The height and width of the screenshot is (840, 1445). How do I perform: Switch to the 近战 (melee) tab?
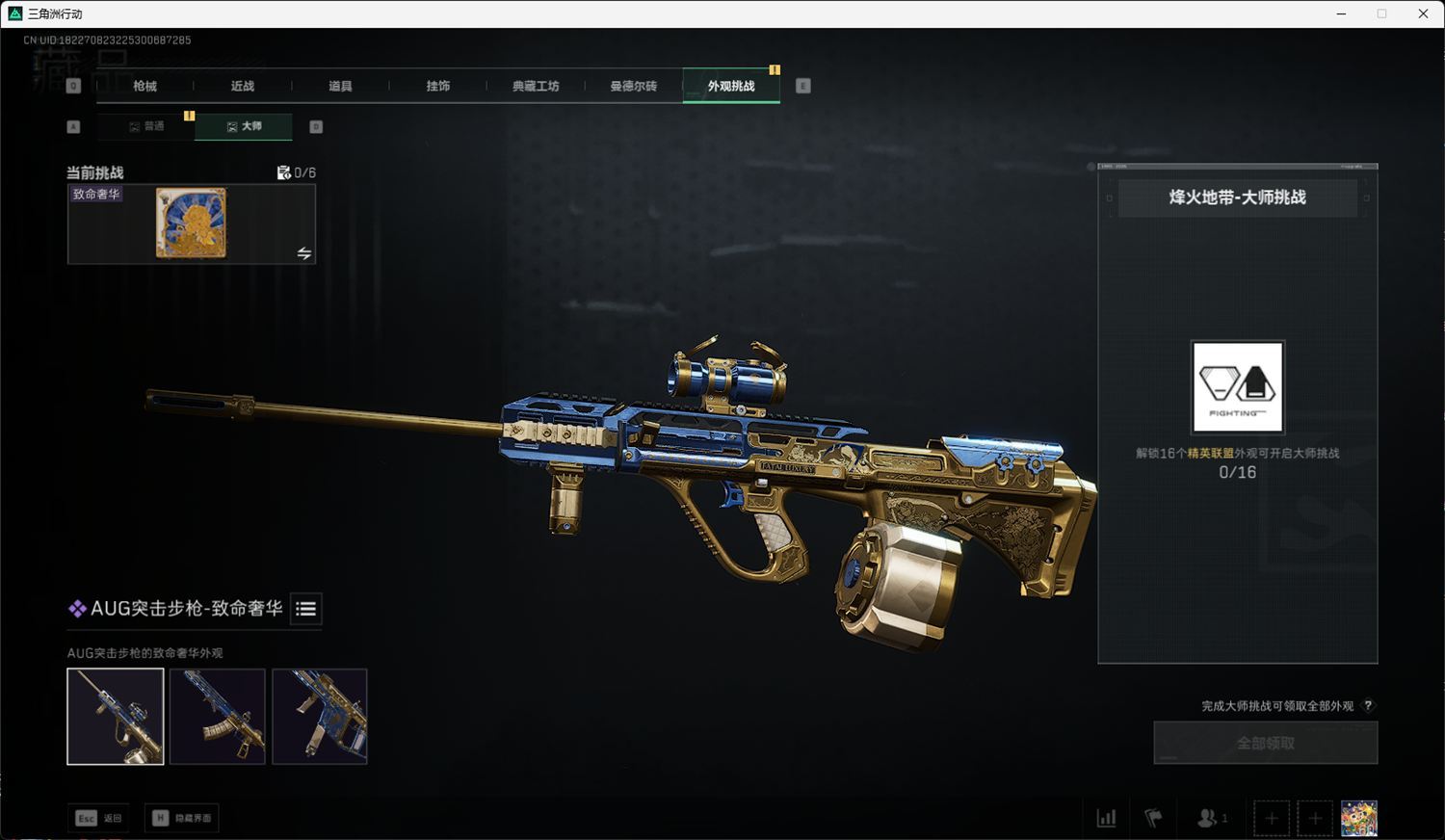[243, 86]
